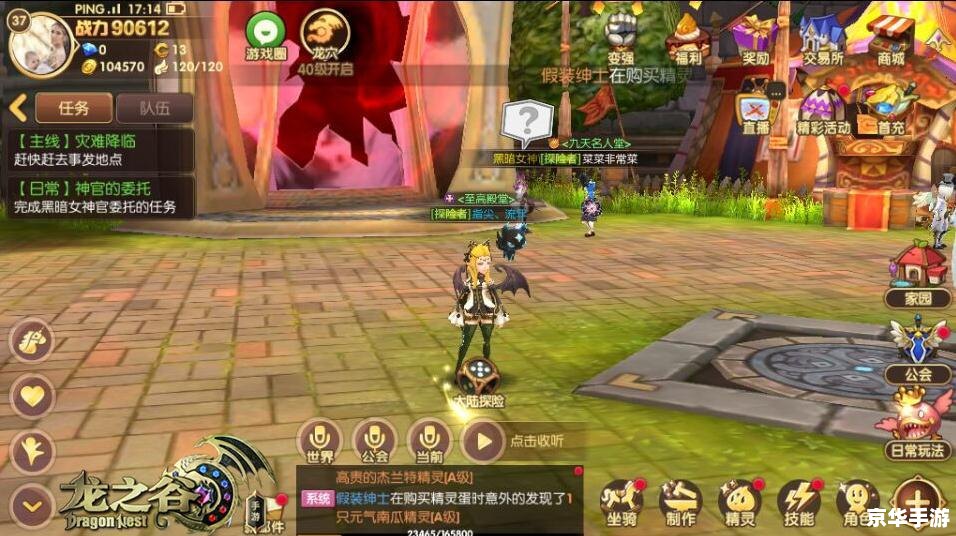Play voice message with 点击收听 button
This screenshot has height=536, width=956.
point(483,439)
